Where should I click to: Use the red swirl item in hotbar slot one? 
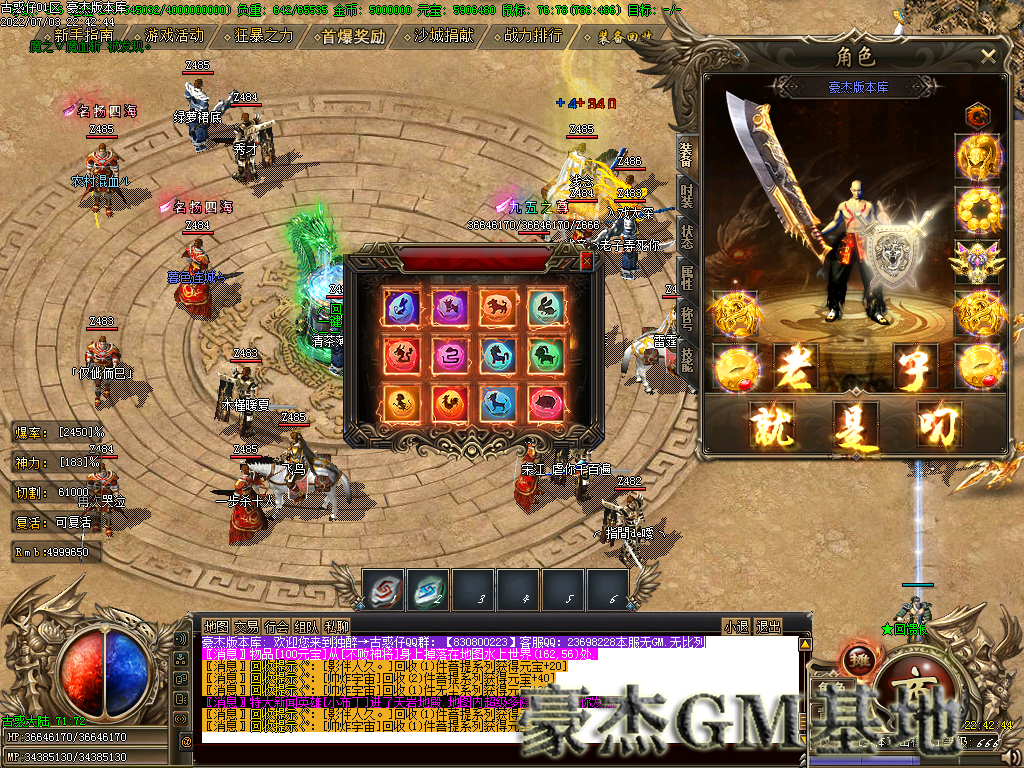click(384, 589)
